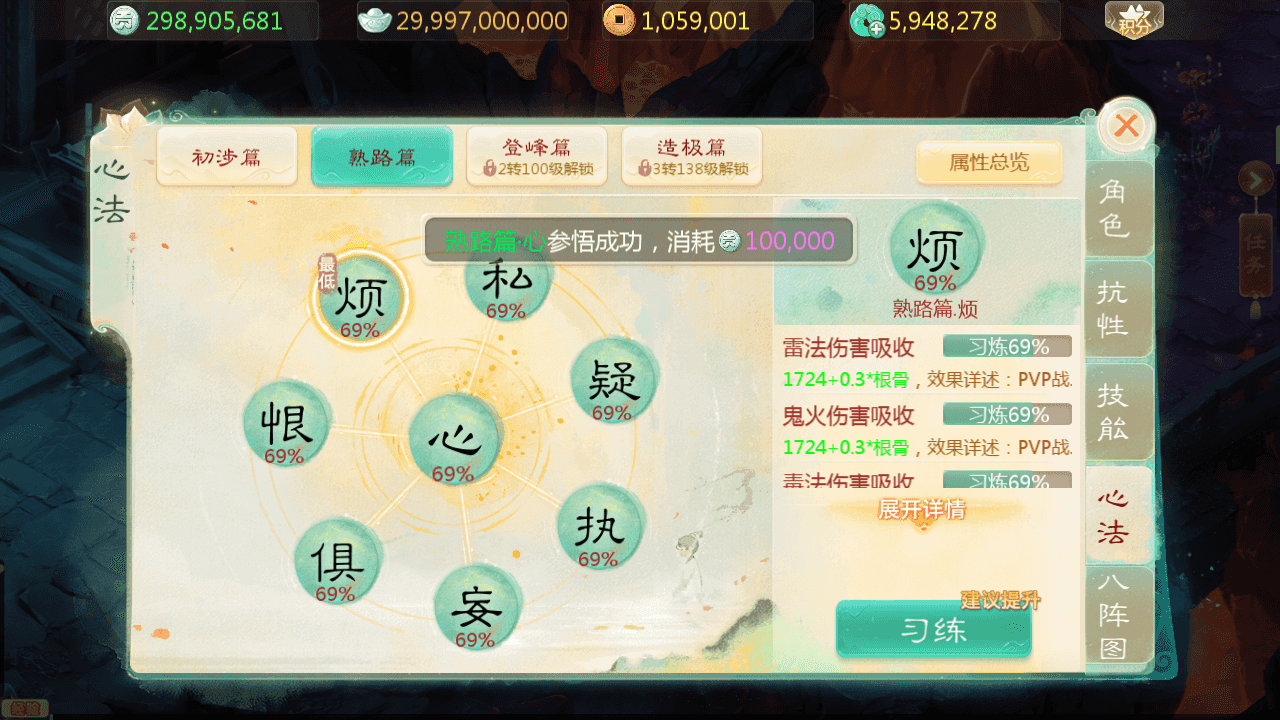1280x720 pixels.
Task: Click the 雷法伤害吸收 习炼69% progress bar
Action: [1007, 346]
